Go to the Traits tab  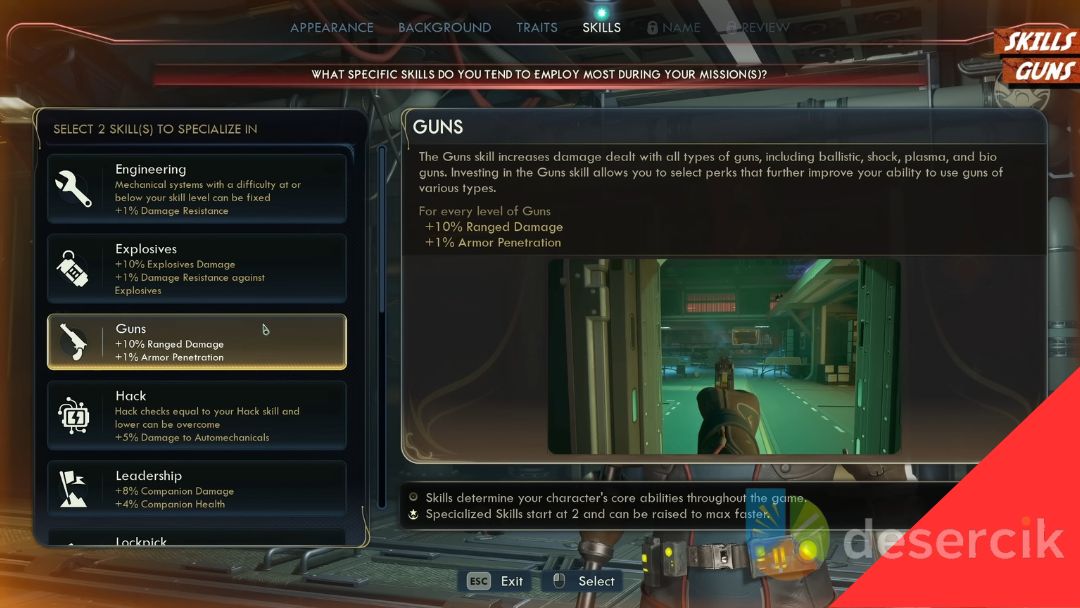(x=537, y=27)
